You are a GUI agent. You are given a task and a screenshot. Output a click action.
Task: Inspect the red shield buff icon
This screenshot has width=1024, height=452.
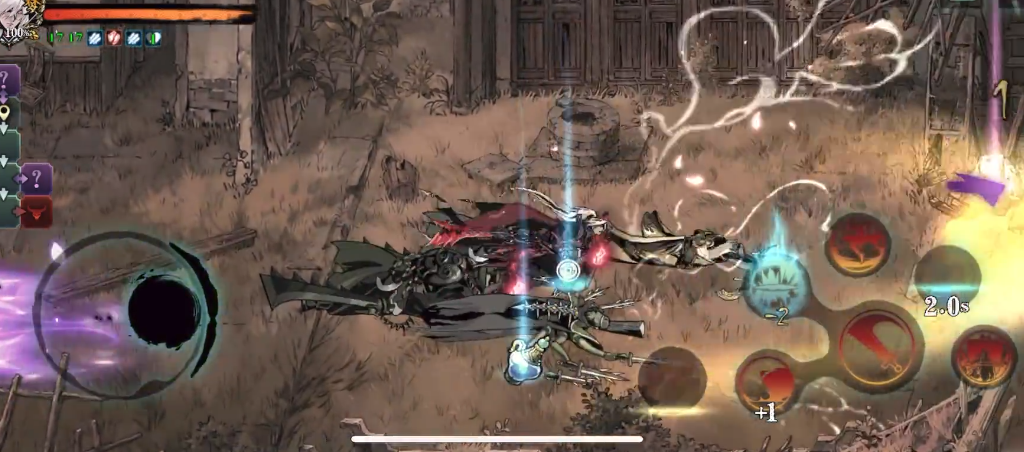[114, 37]
